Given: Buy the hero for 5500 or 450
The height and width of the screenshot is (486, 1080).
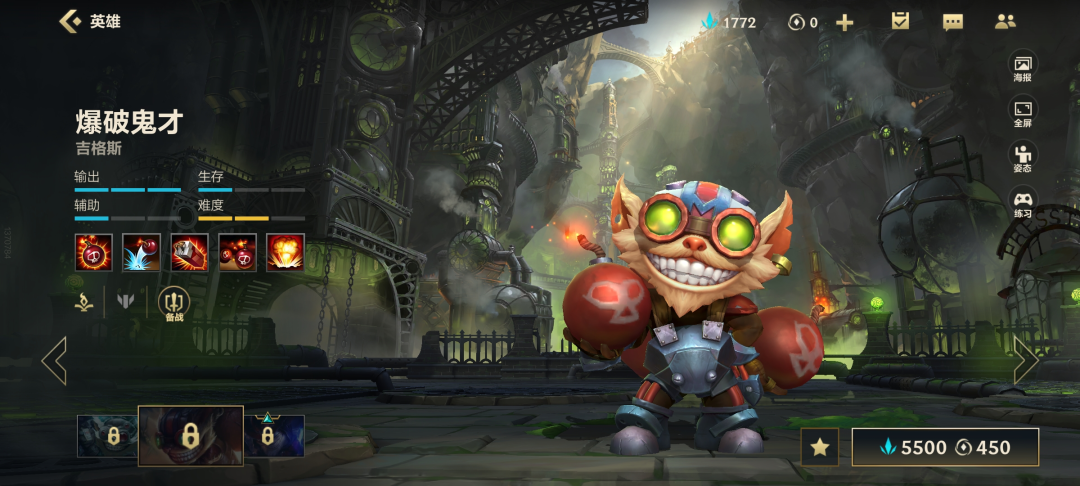Looking at the screenshot, I should [x=945, y=447].
